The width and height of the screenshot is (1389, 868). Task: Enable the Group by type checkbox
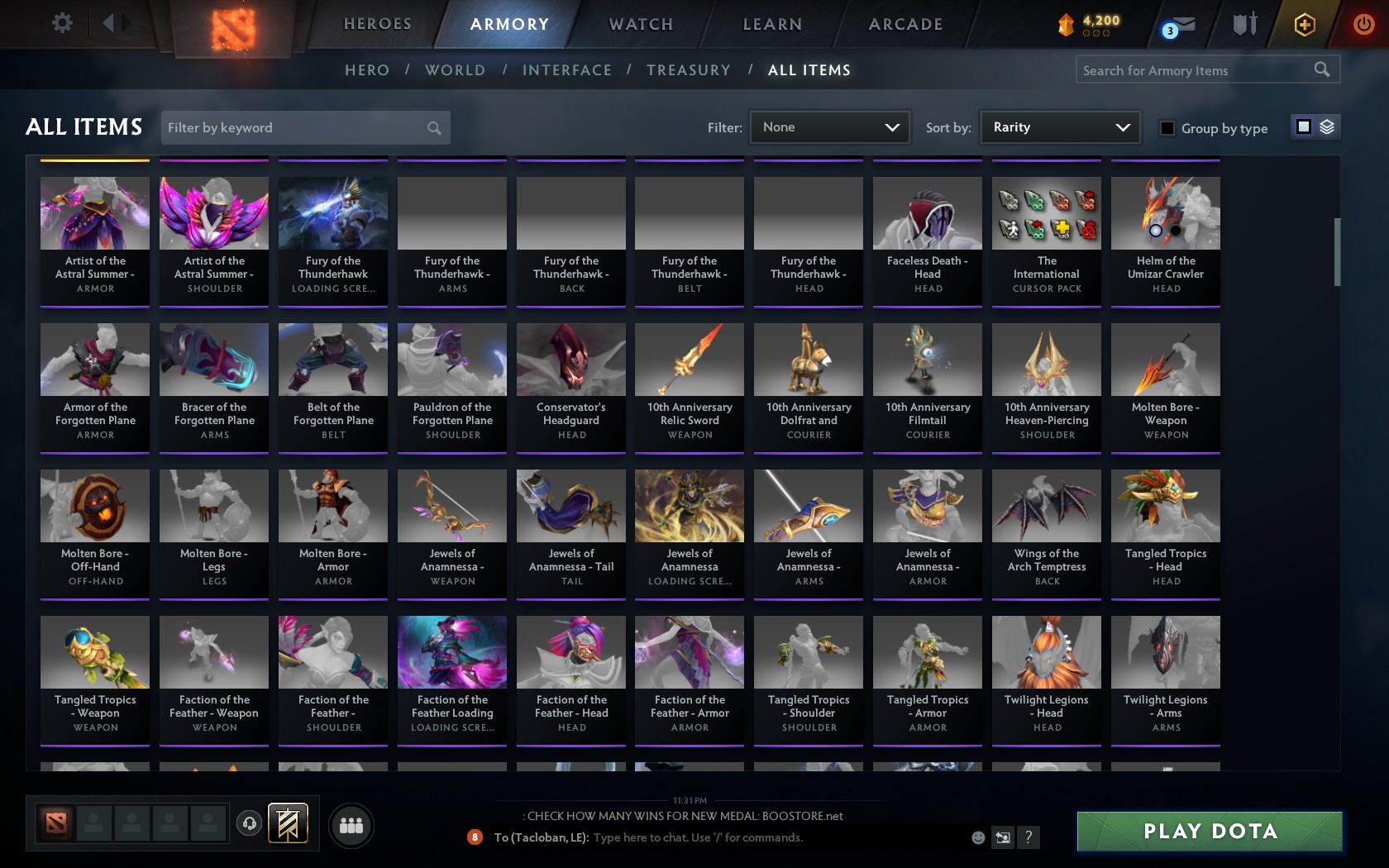1167,128
